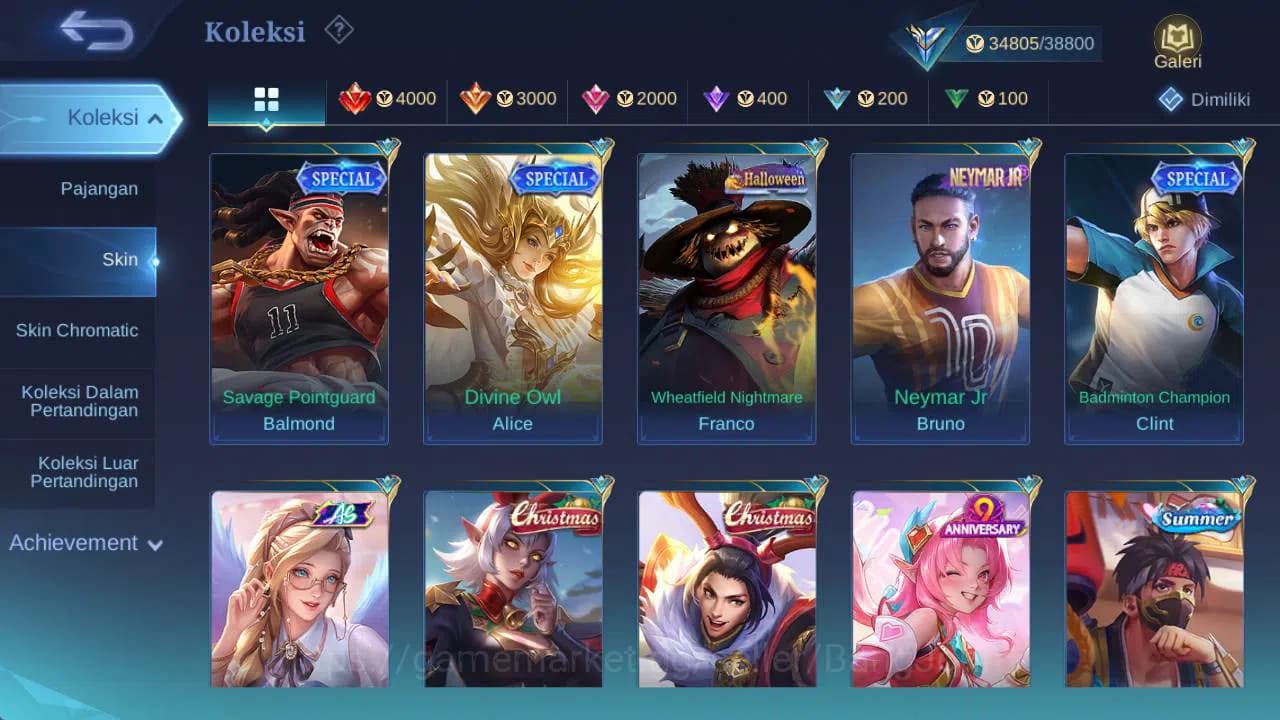Enable the Dimiliki owned-skins filter
The height and width of the screenshot is (720, 1280).
1201,99
